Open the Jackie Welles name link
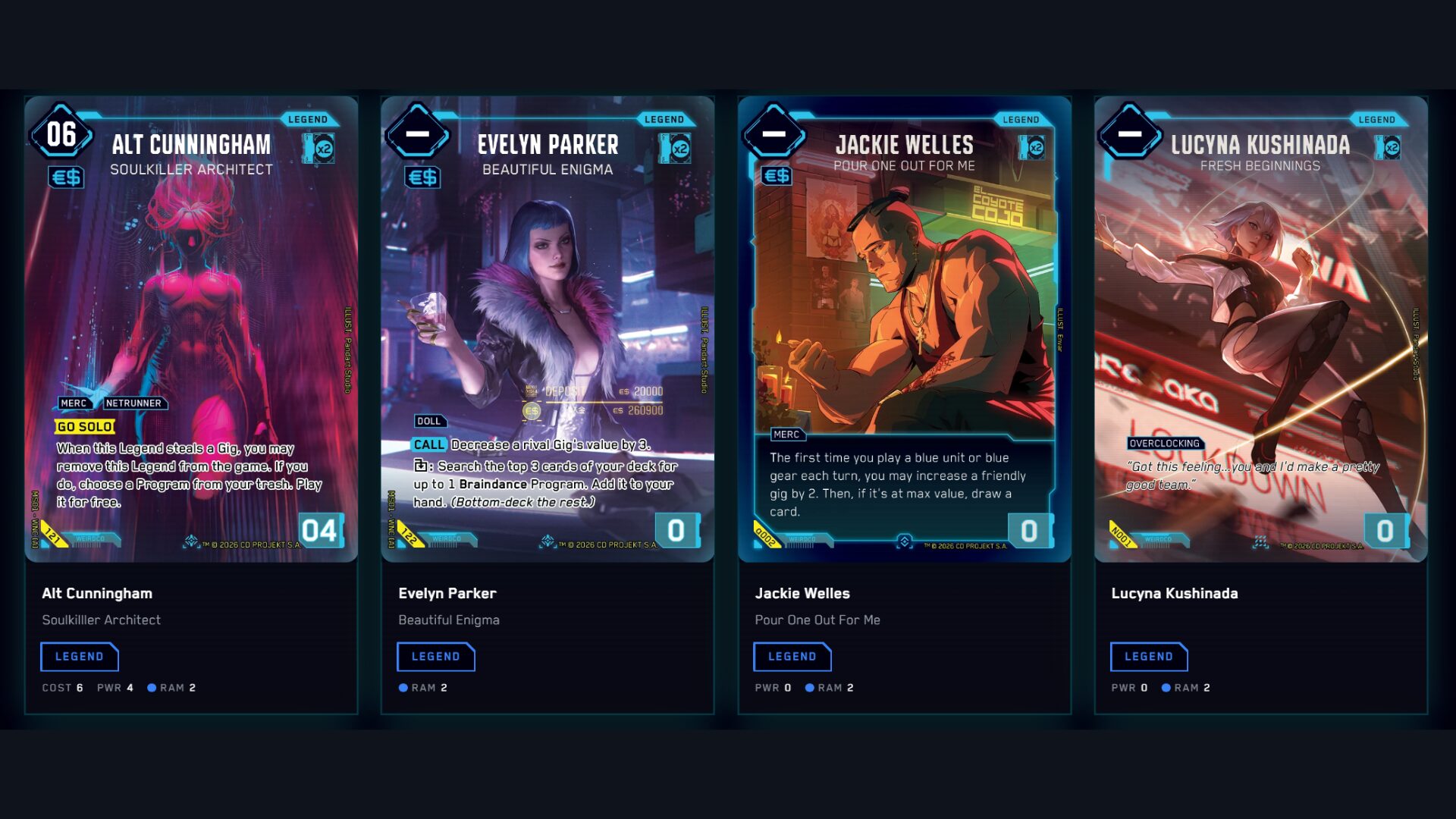1456x819 pixels. click(x=802, y=594)
